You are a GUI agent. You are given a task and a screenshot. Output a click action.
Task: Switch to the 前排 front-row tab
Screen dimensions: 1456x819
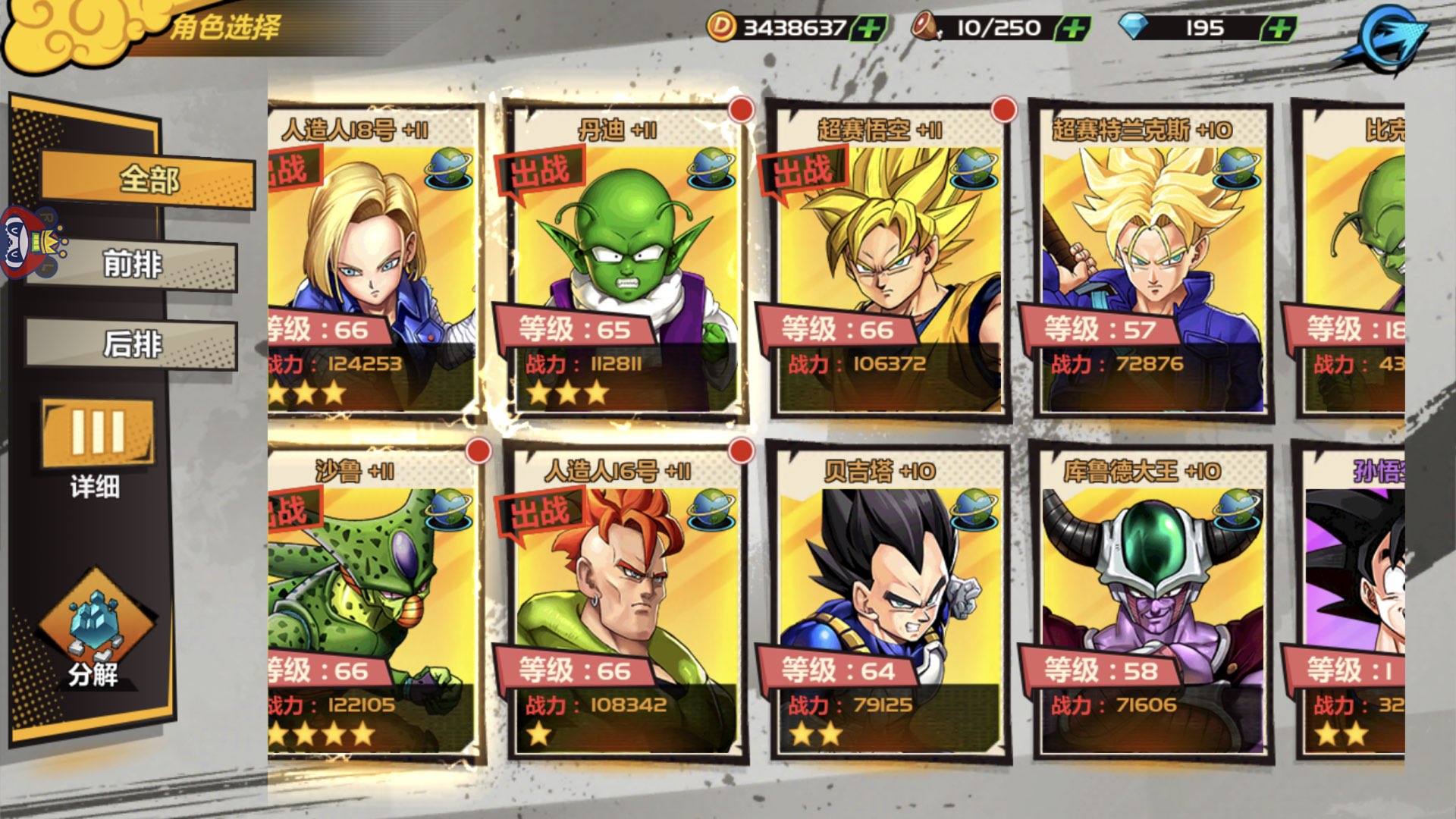point(133,265)
